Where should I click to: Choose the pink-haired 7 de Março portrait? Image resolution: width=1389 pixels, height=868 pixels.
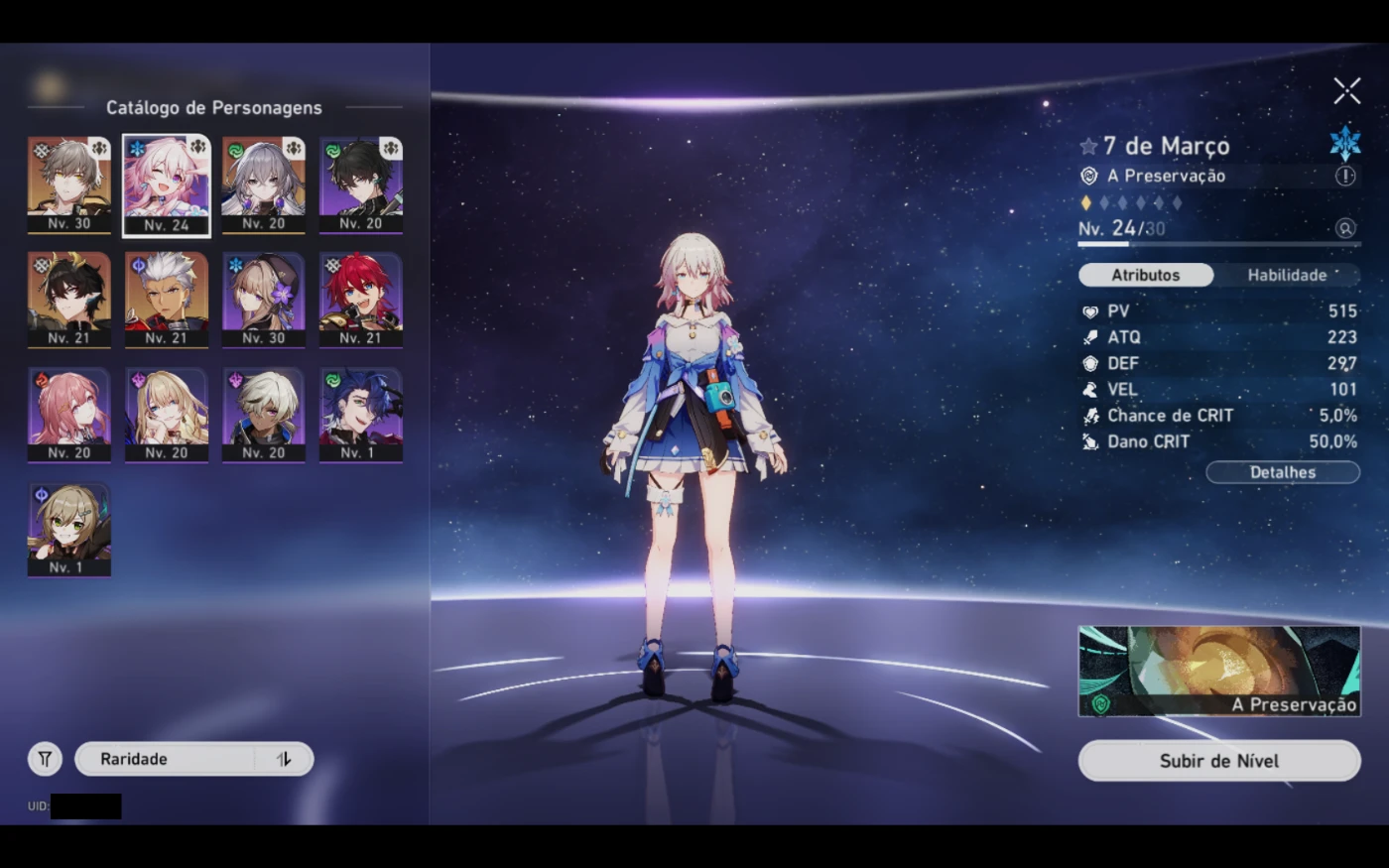(x=167, y=185)
